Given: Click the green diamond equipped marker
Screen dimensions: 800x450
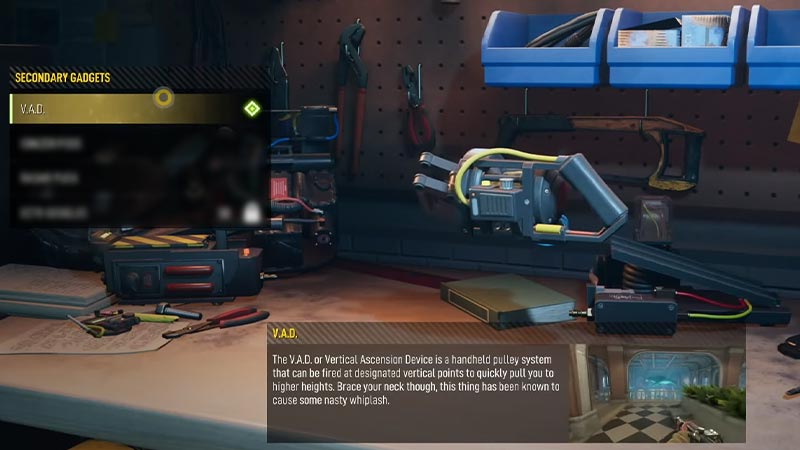Looking at the screenshot, I should (251, 108).
